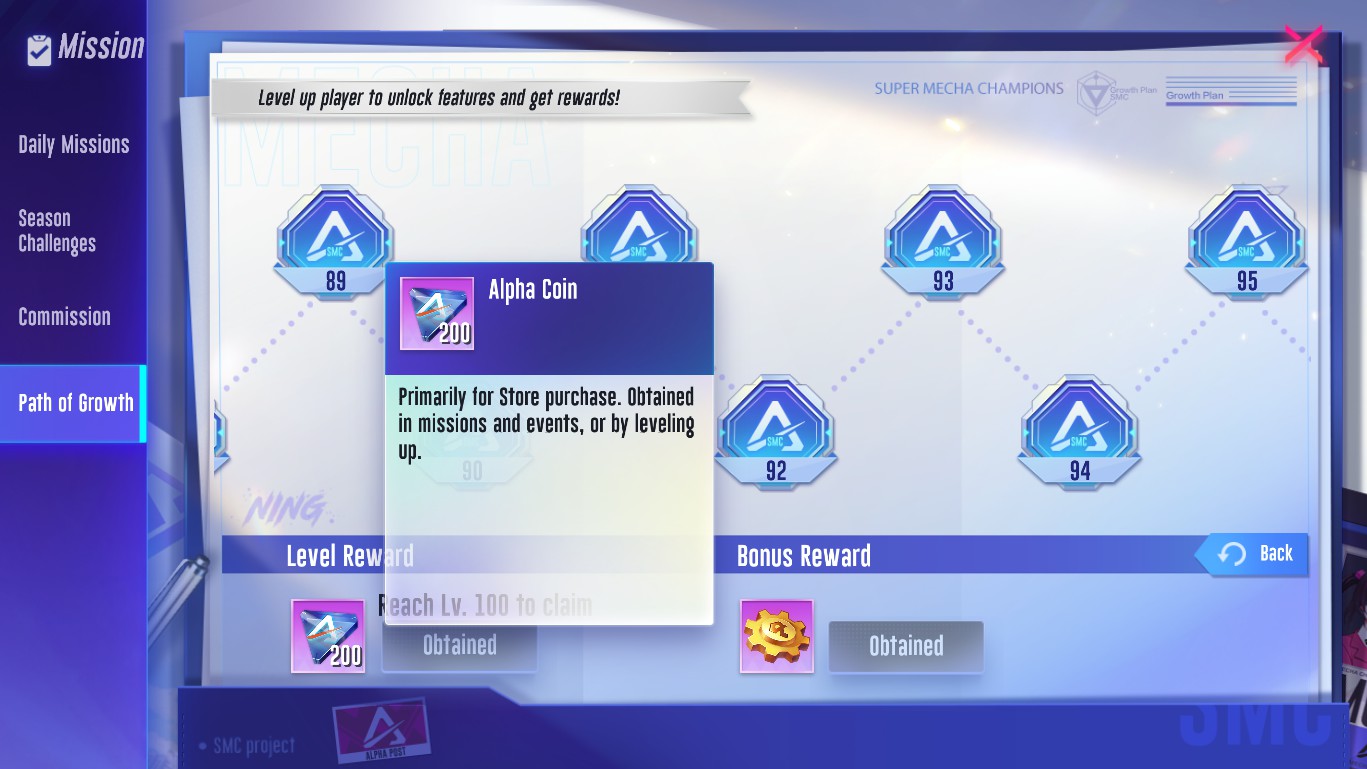
Task: Click the Obtained button under Bonus Reward
Action: tap(906, 646)
